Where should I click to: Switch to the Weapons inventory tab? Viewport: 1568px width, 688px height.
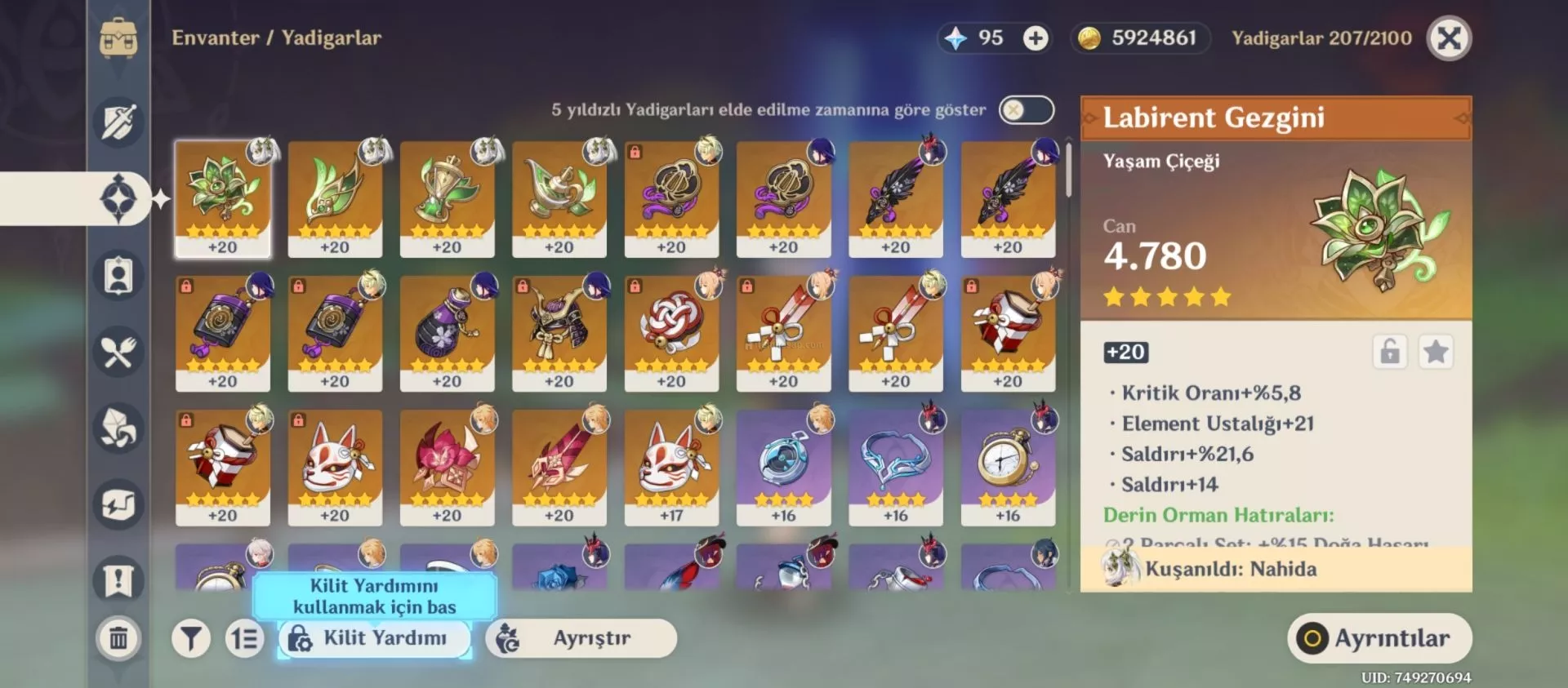[118, 122]
